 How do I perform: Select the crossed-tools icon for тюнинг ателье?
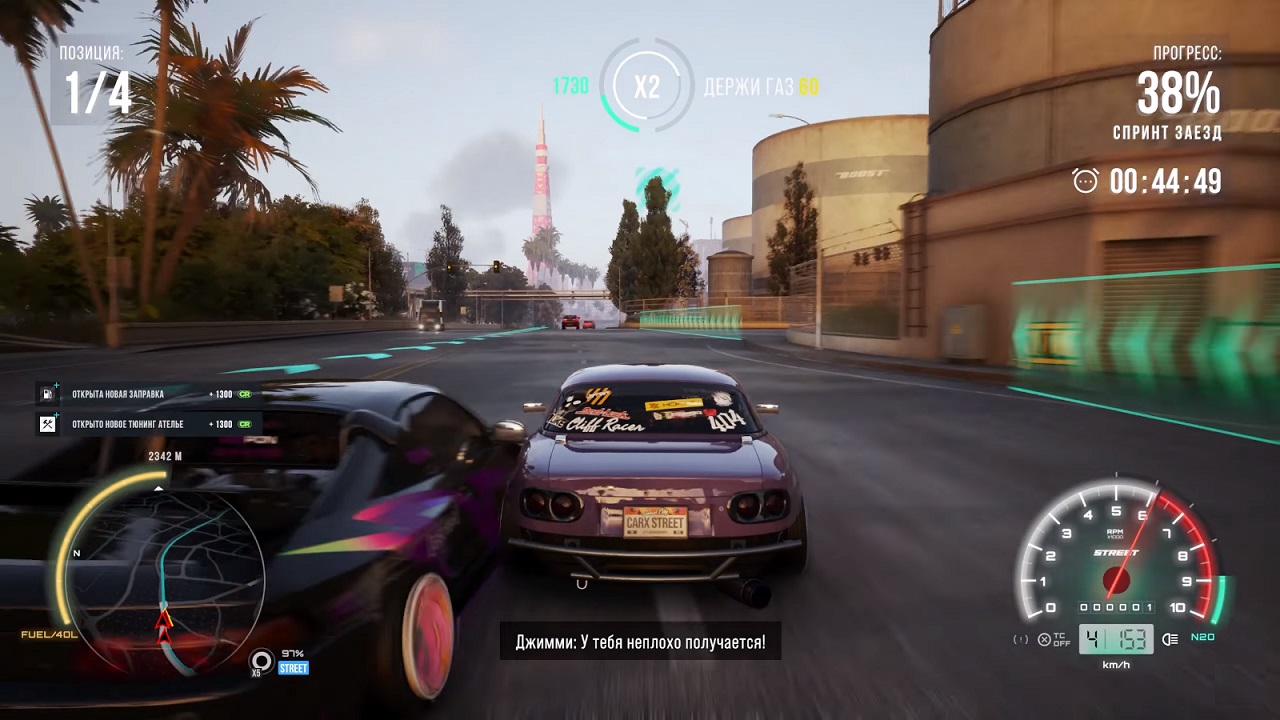pyautogui.click(x=46, y=423)
